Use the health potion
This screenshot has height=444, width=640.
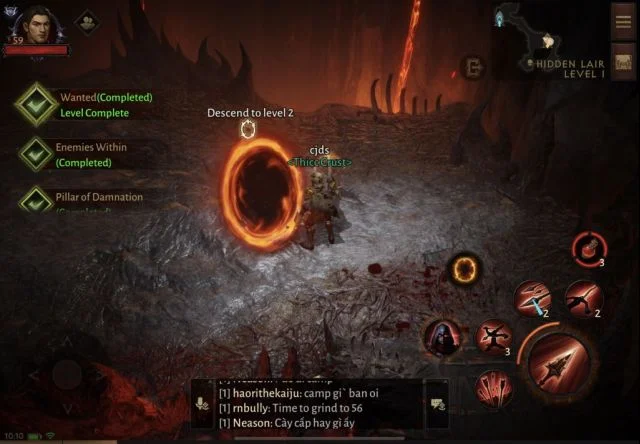587,247
